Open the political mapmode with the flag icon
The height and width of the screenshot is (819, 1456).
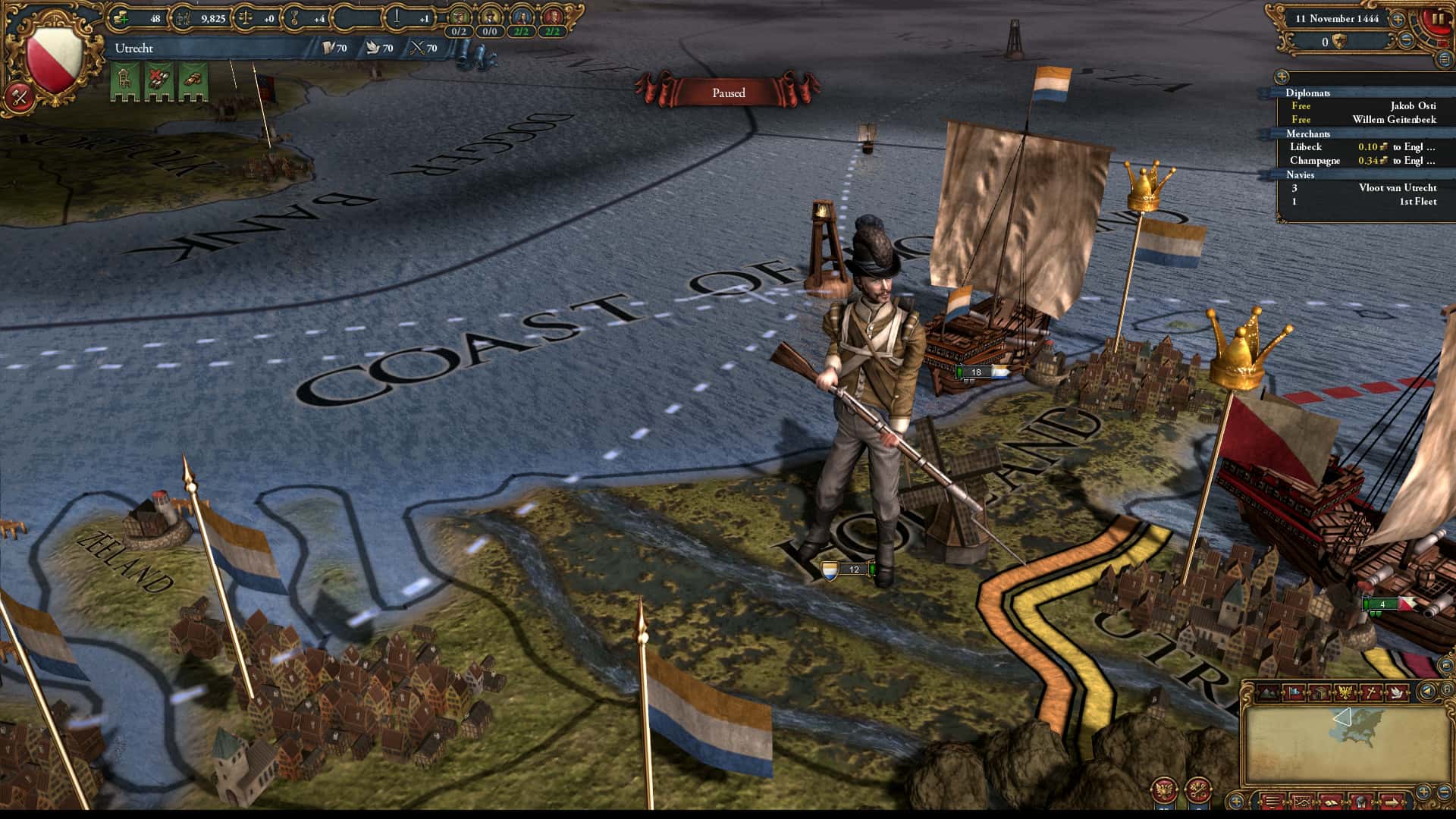[1294, 692]
